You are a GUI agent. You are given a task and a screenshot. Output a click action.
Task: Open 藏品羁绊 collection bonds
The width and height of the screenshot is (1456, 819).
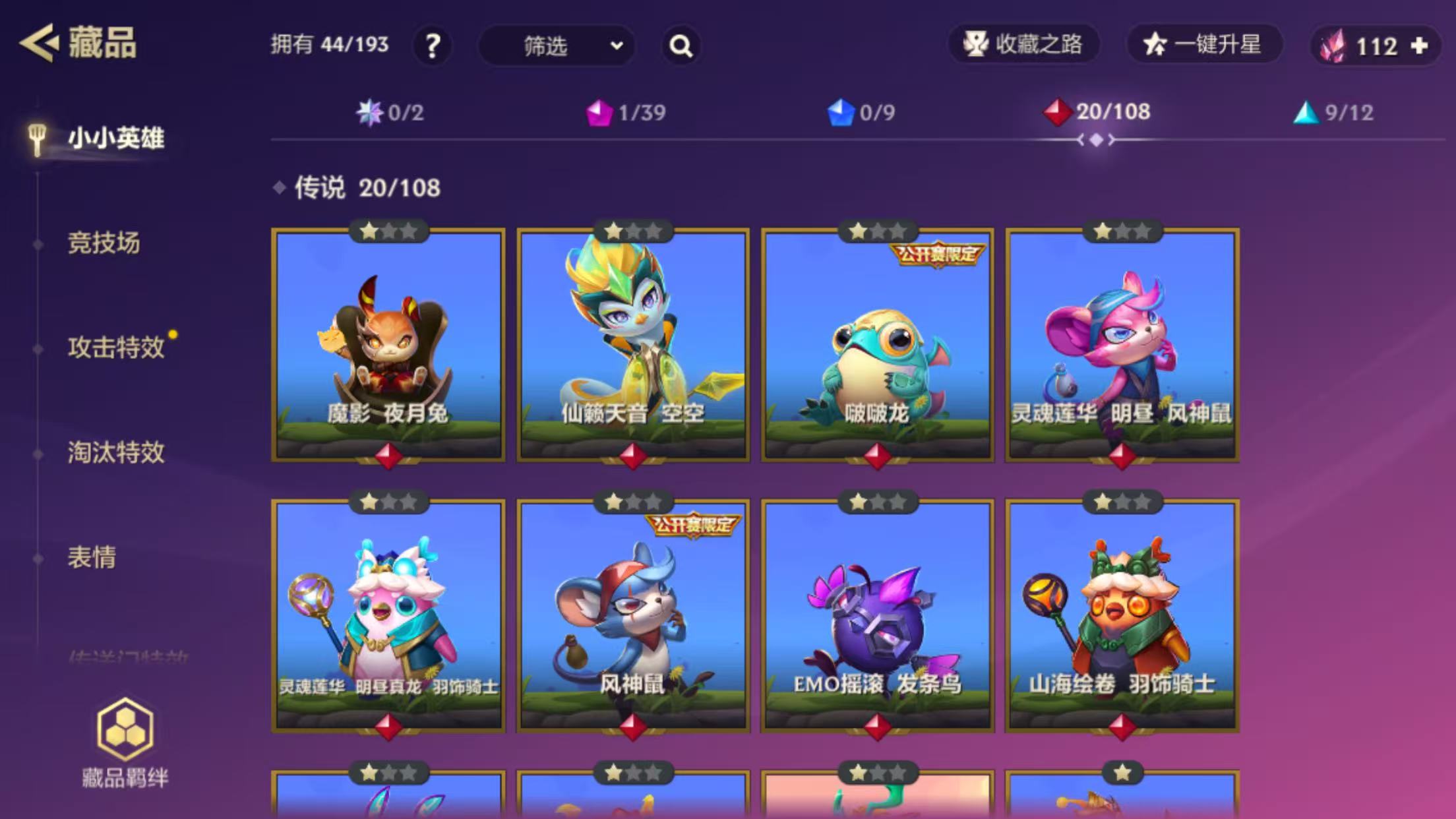[x=125, y=743]
